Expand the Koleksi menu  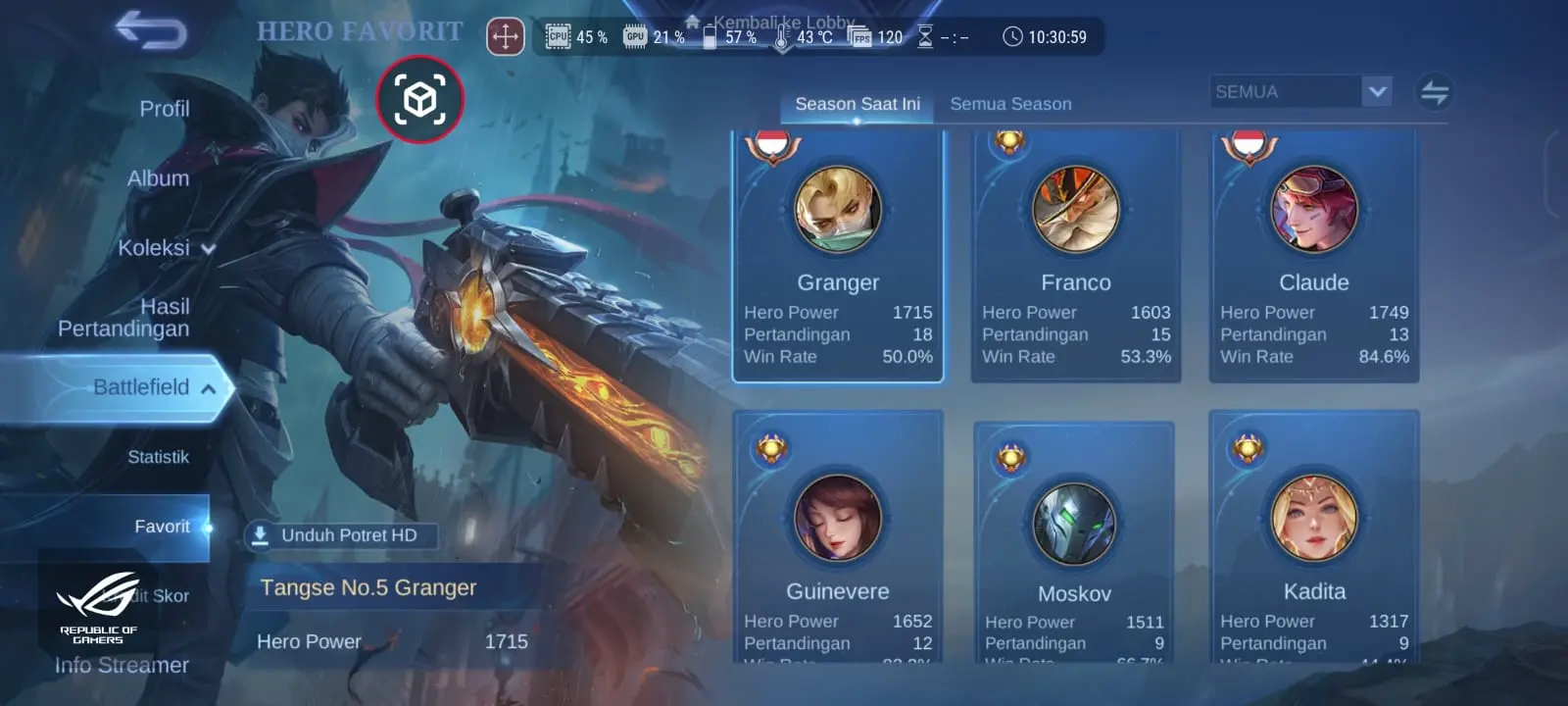(165, 248)
